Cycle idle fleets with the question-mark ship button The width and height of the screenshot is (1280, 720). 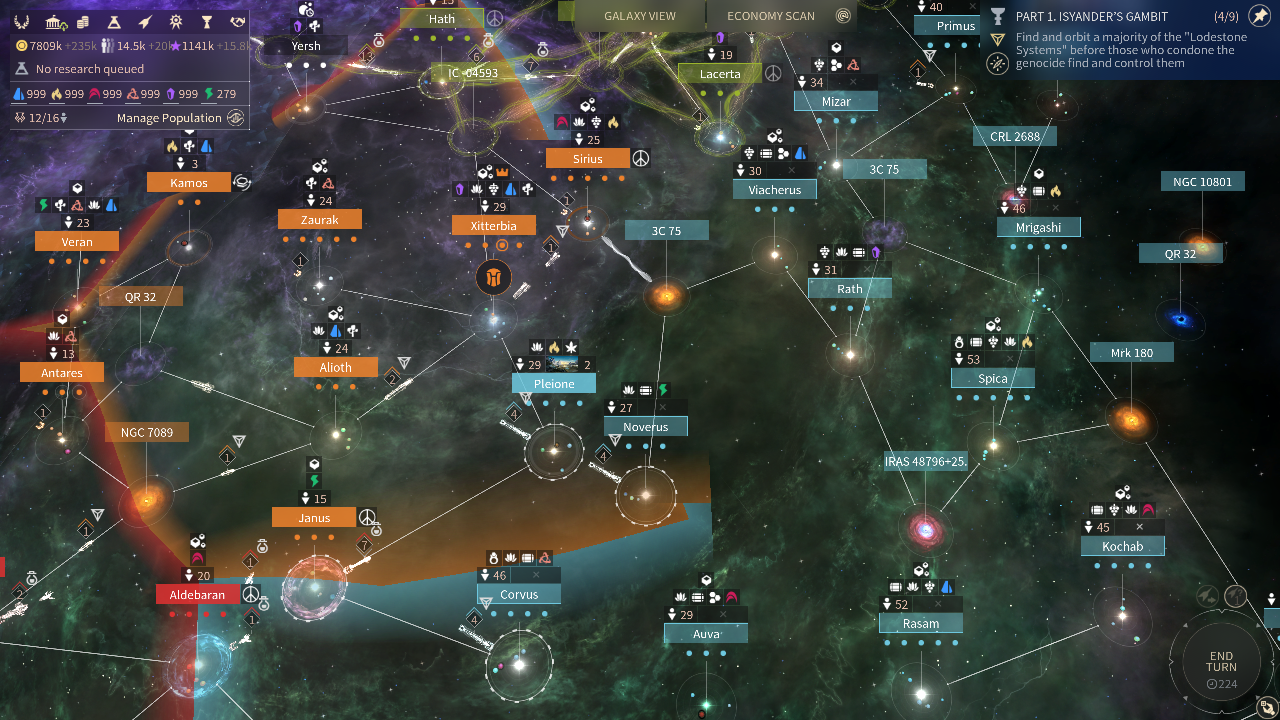[x=1237, y=596]
